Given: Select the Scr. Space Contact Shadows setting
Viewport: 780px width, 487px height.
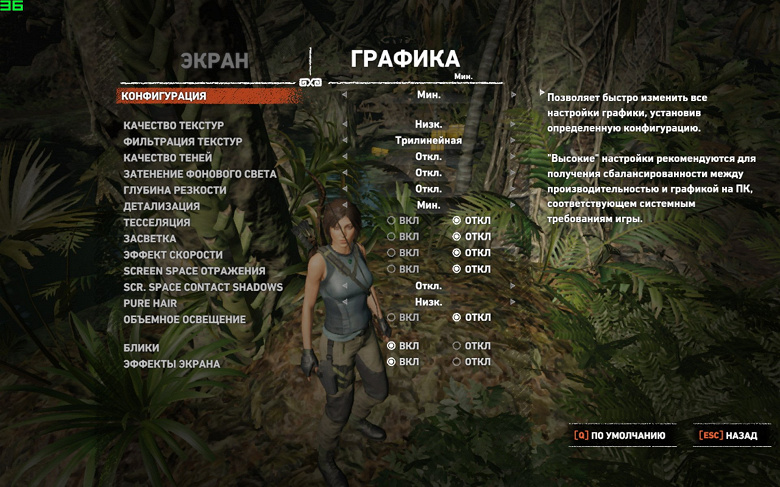Looking at the screenshot, I should [x=203, y=287].
